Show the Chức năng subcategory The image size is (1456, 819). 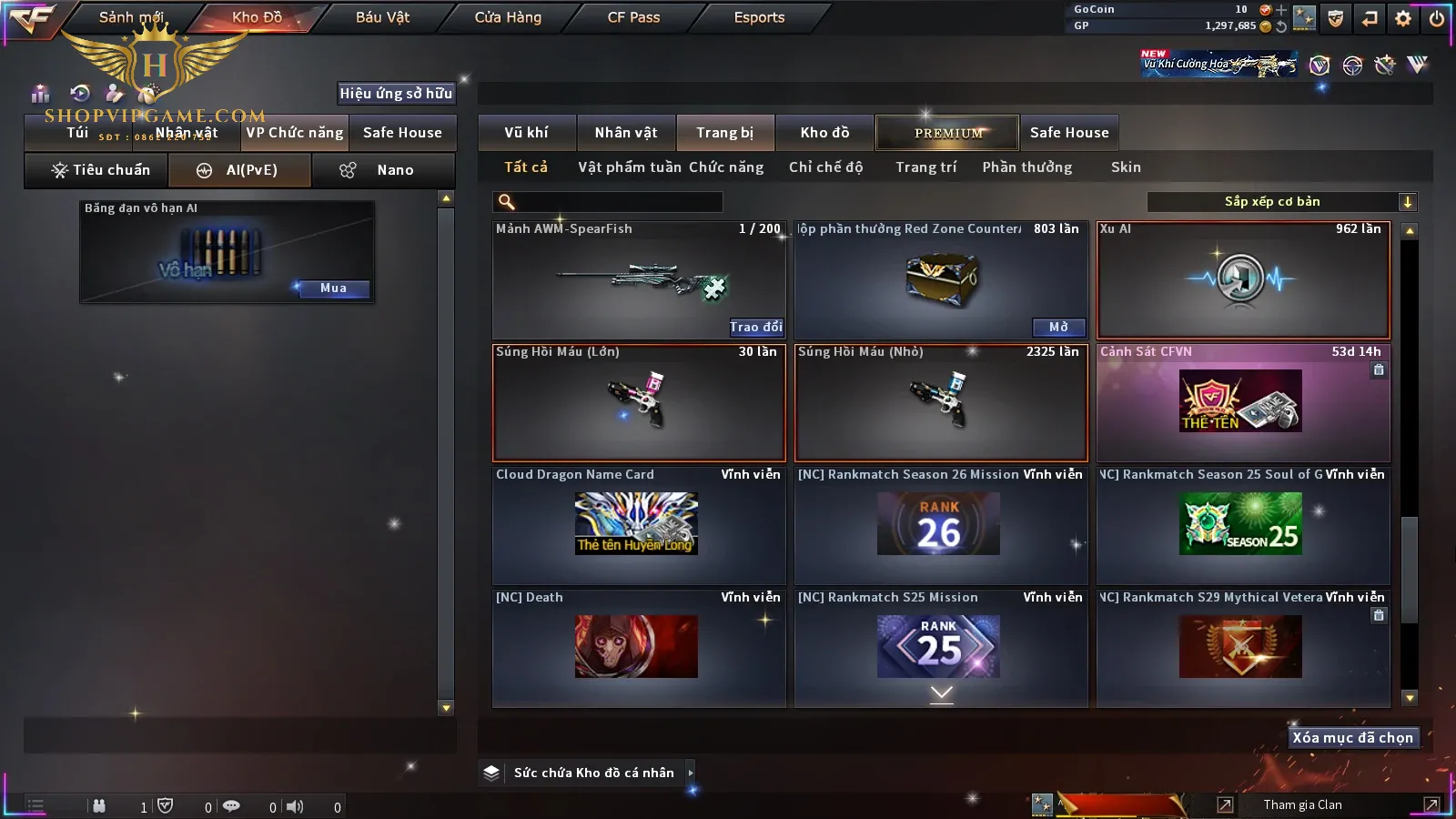click(726, 167)
